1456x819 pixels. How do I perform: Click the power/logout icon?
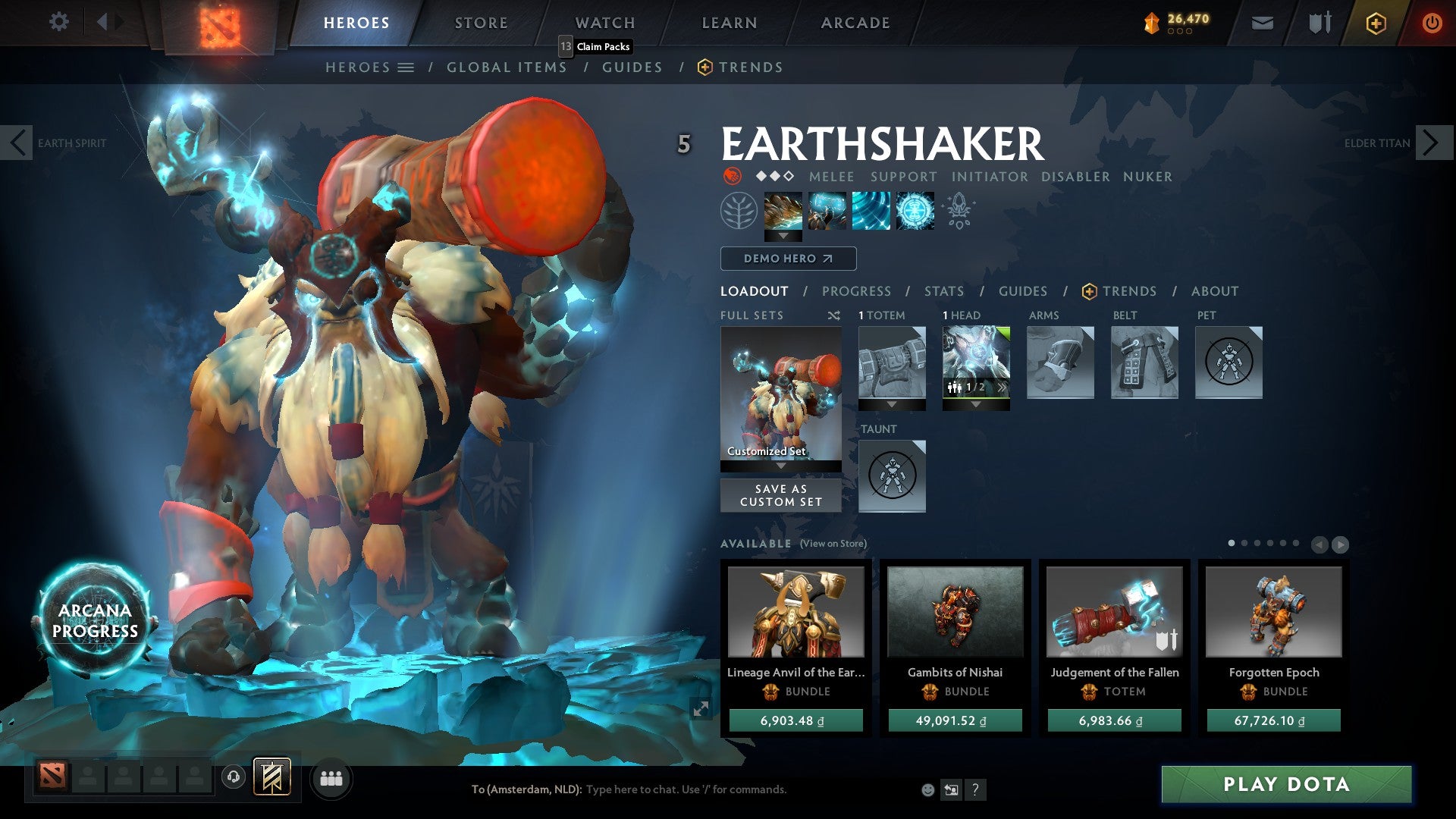click(1432, 23)
